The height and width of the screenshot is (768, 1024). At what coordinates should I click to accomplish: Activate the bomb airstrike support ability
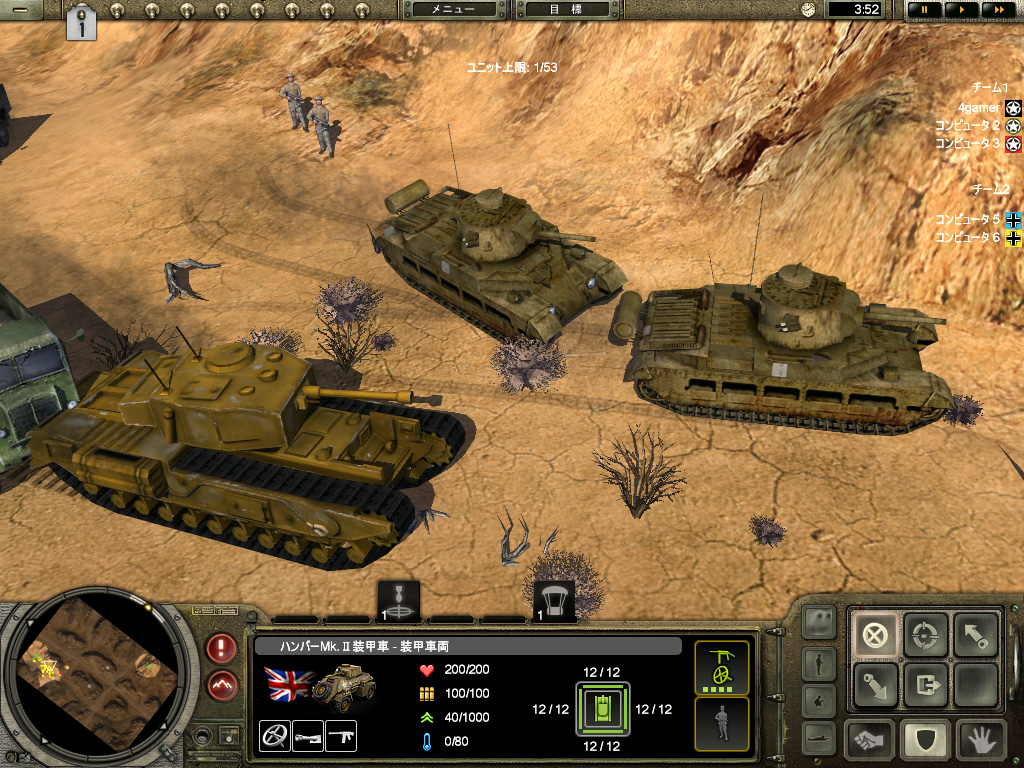[x=400, y=600]
